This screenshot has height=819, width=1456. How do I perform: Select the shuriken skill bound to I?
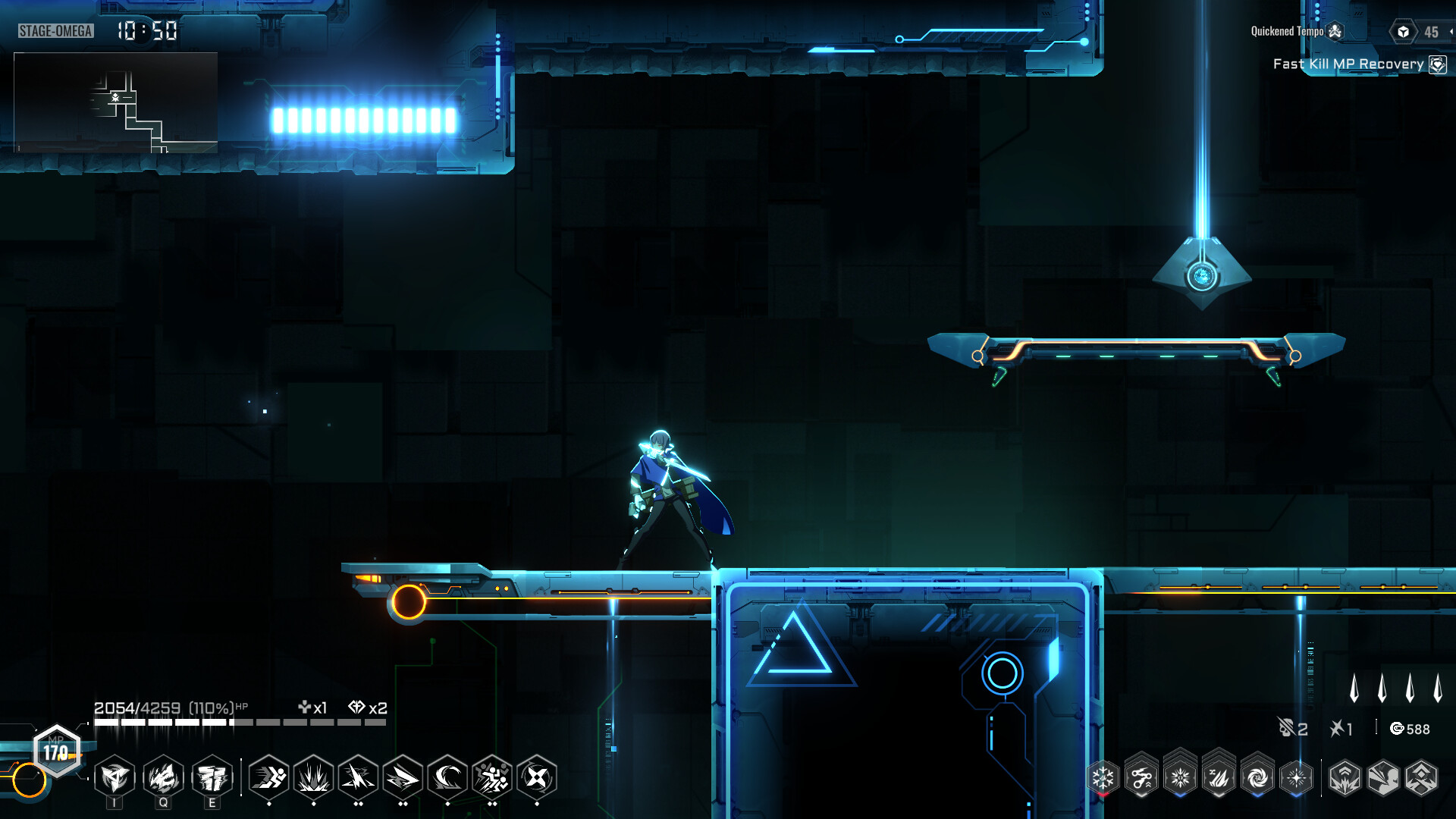point(115,778)
